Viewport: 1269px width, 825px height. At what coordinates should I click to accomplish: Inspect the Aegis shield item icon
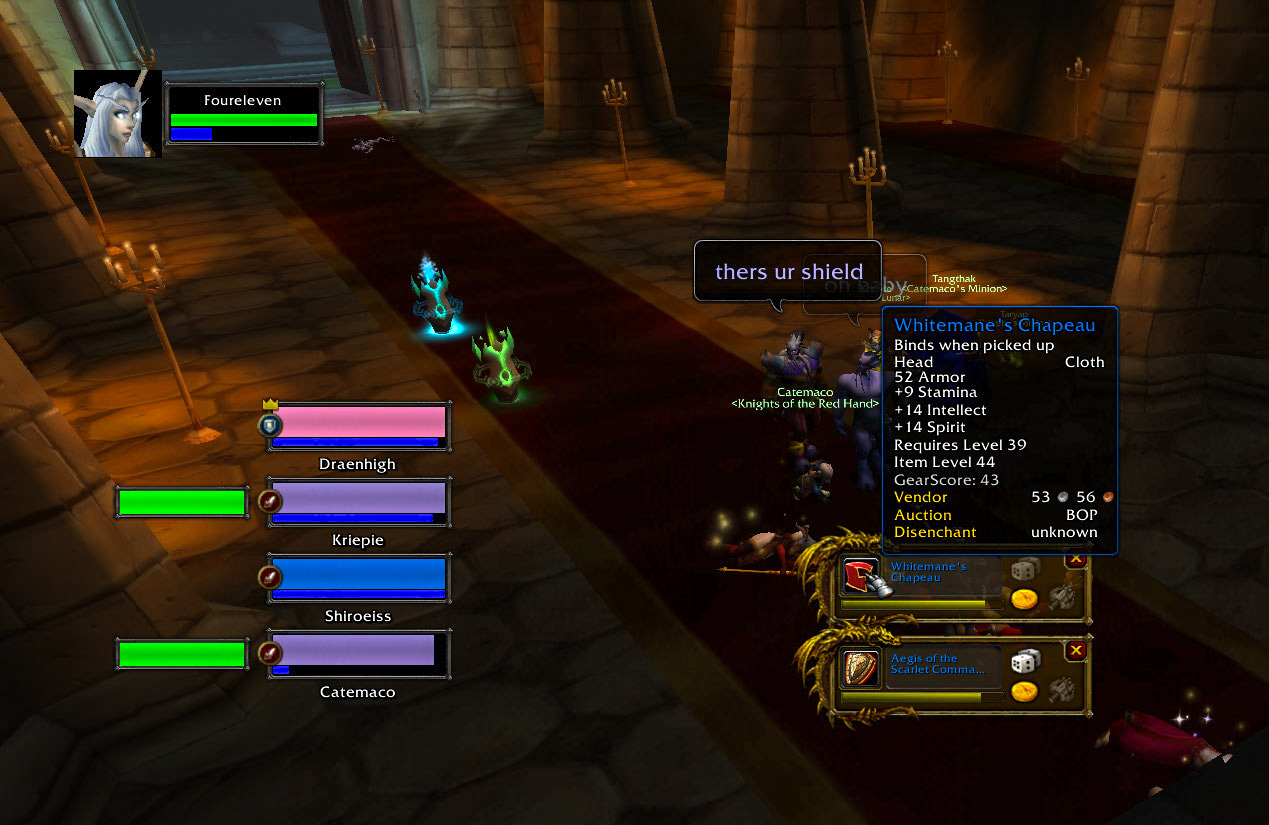861,669
